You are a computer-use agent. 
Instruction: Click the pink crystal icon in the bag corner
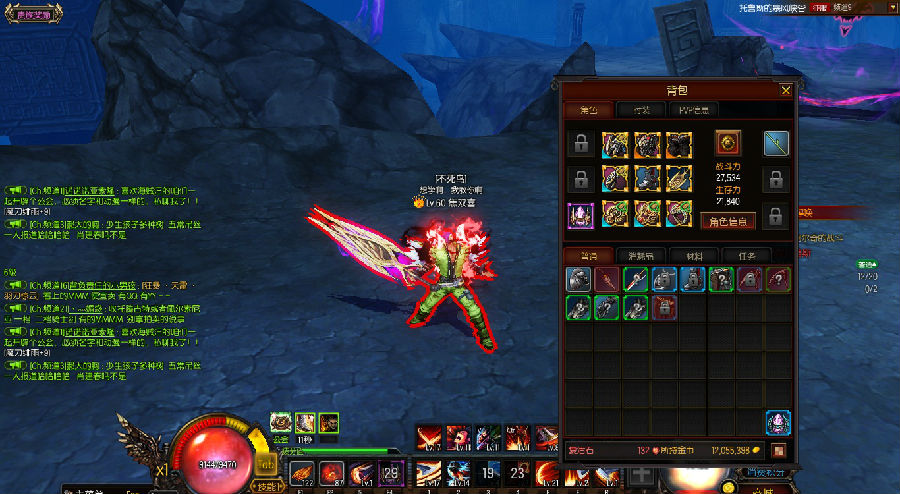click(778, 422)
